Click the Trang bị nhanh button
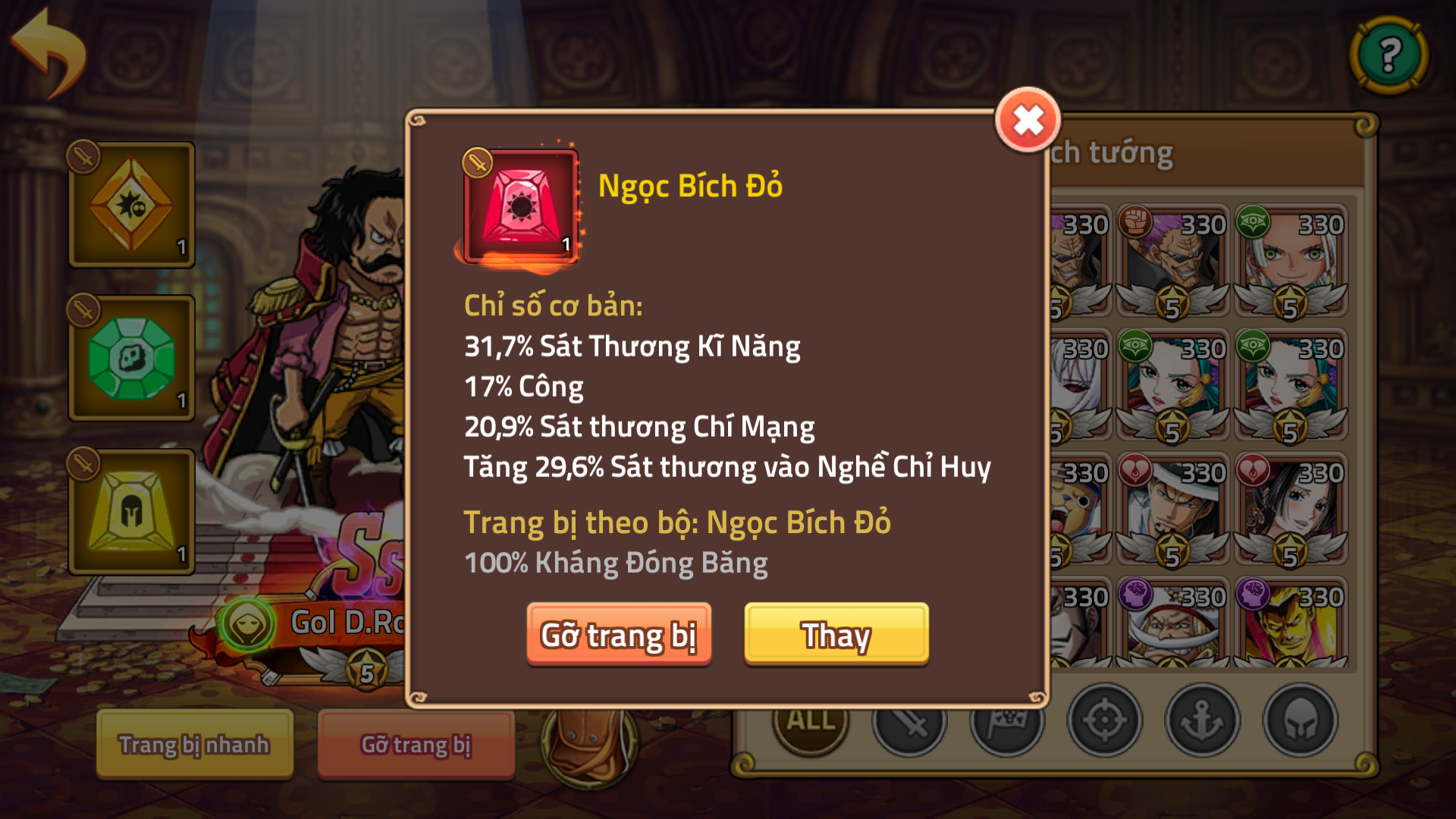The image size is (1456, 819). 193,745
